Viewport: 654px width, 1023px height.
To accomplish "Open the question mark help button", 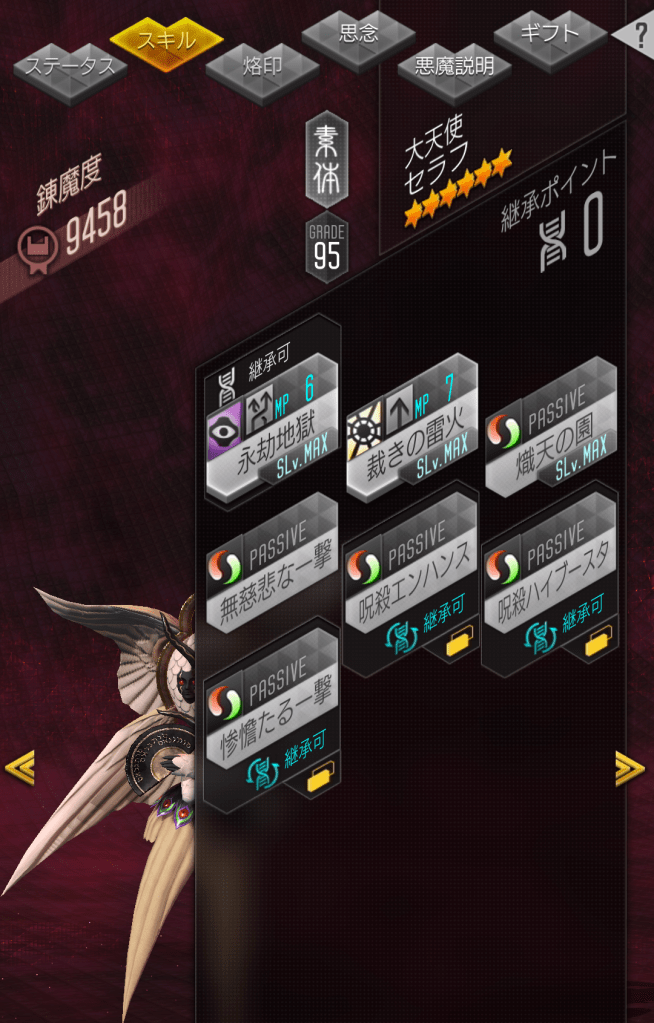I will (638, 32).
